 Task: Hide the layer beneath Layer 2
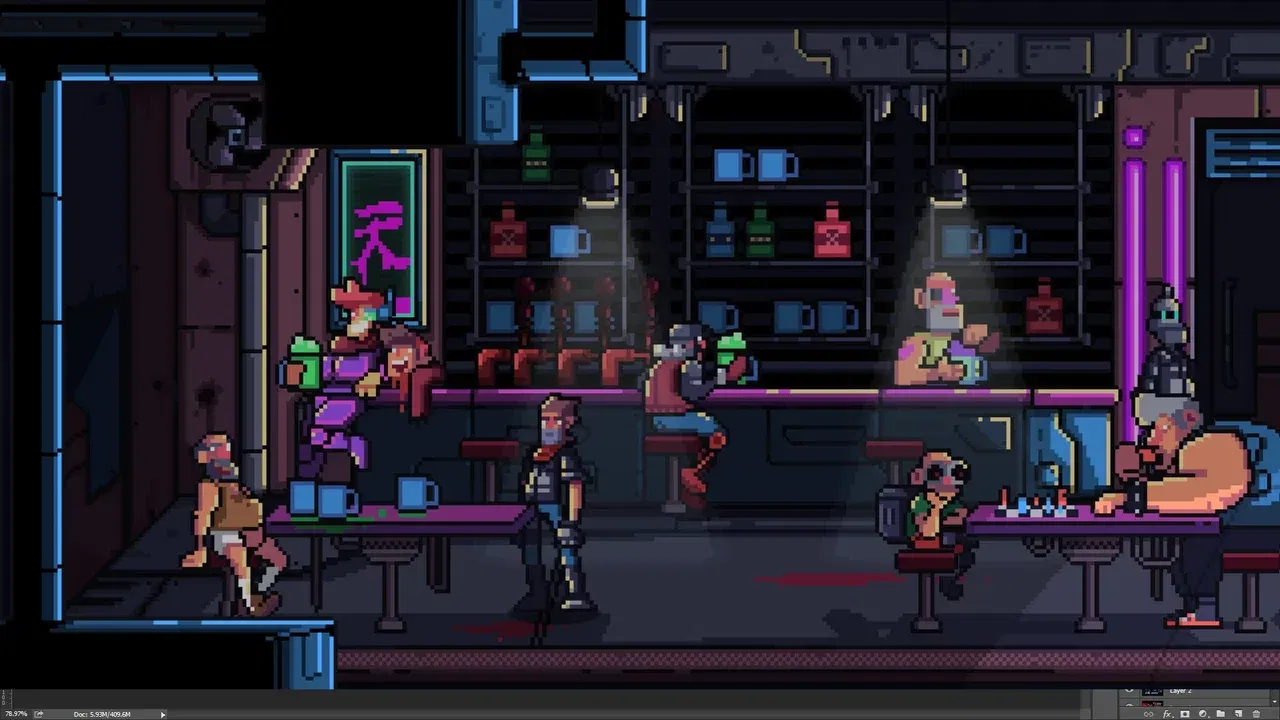click(x=1130, y=703)
